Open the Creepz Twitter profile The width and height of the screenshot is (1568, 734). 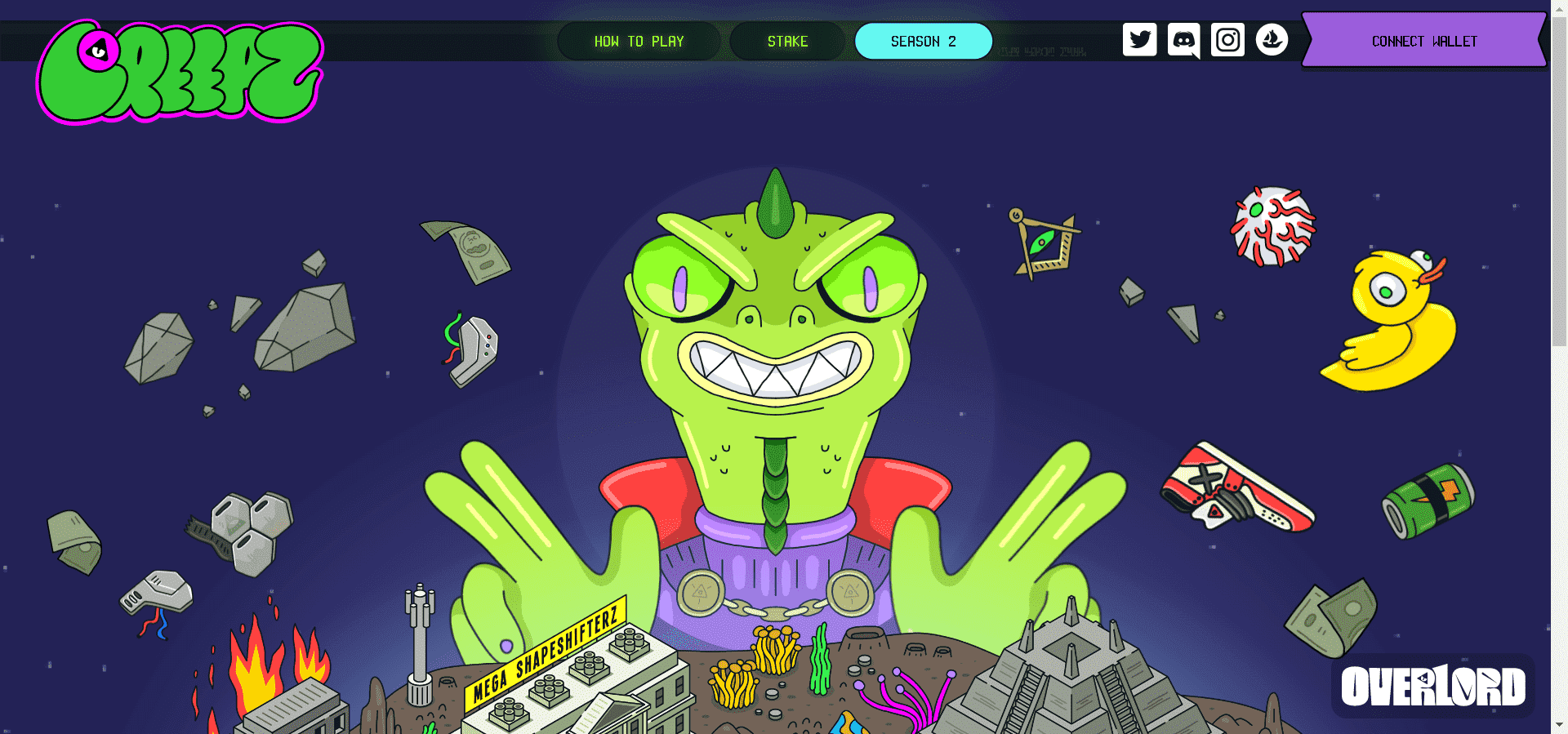(1140, 38)
